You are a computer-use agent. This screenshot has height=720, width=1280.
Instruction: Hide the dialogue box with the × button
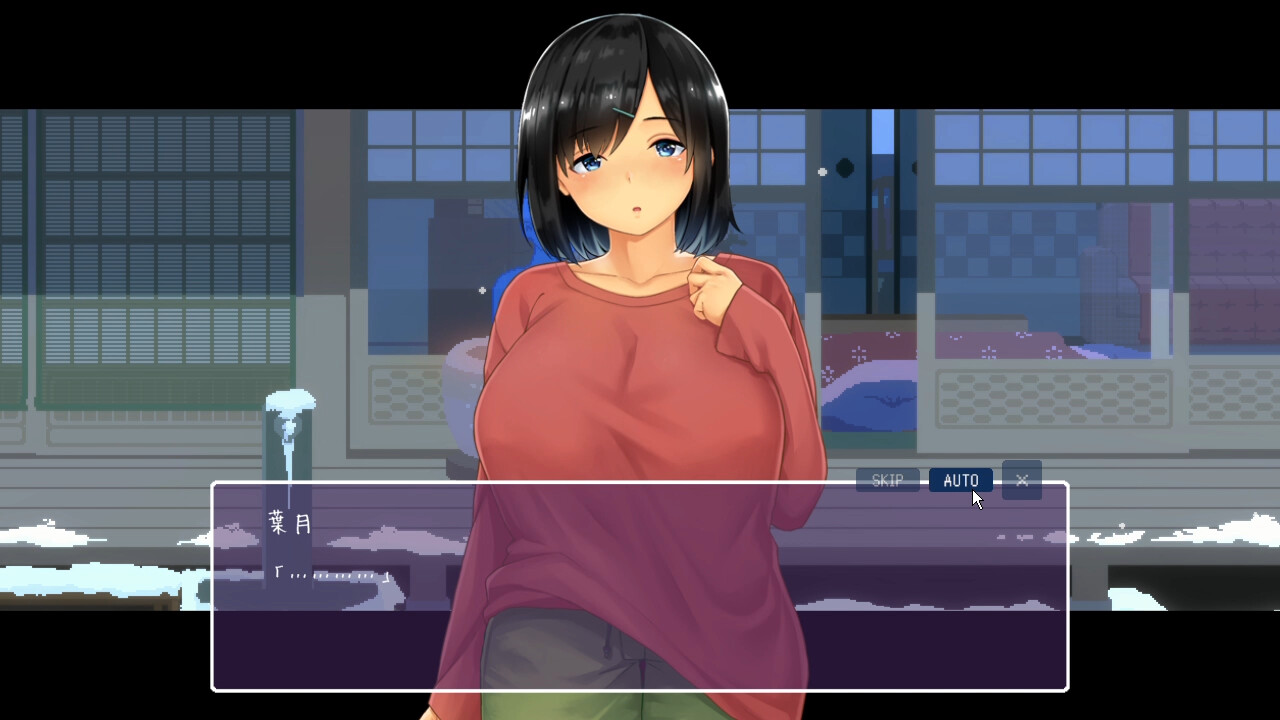pyautogui.click(x=1021, y=480)
